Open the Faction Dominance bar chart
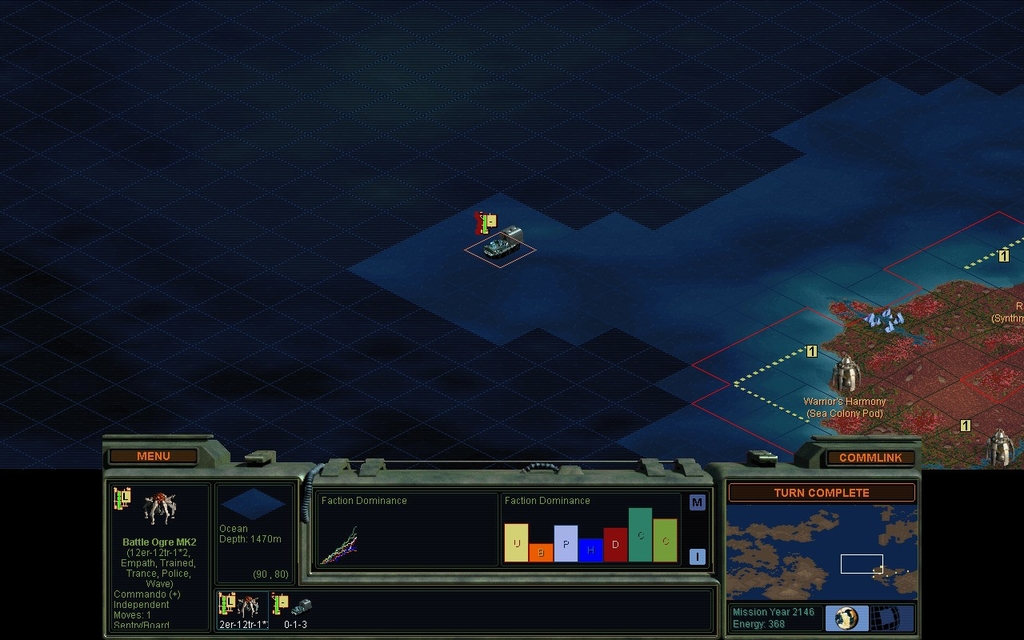1024x640 pixels. [590, 530]
